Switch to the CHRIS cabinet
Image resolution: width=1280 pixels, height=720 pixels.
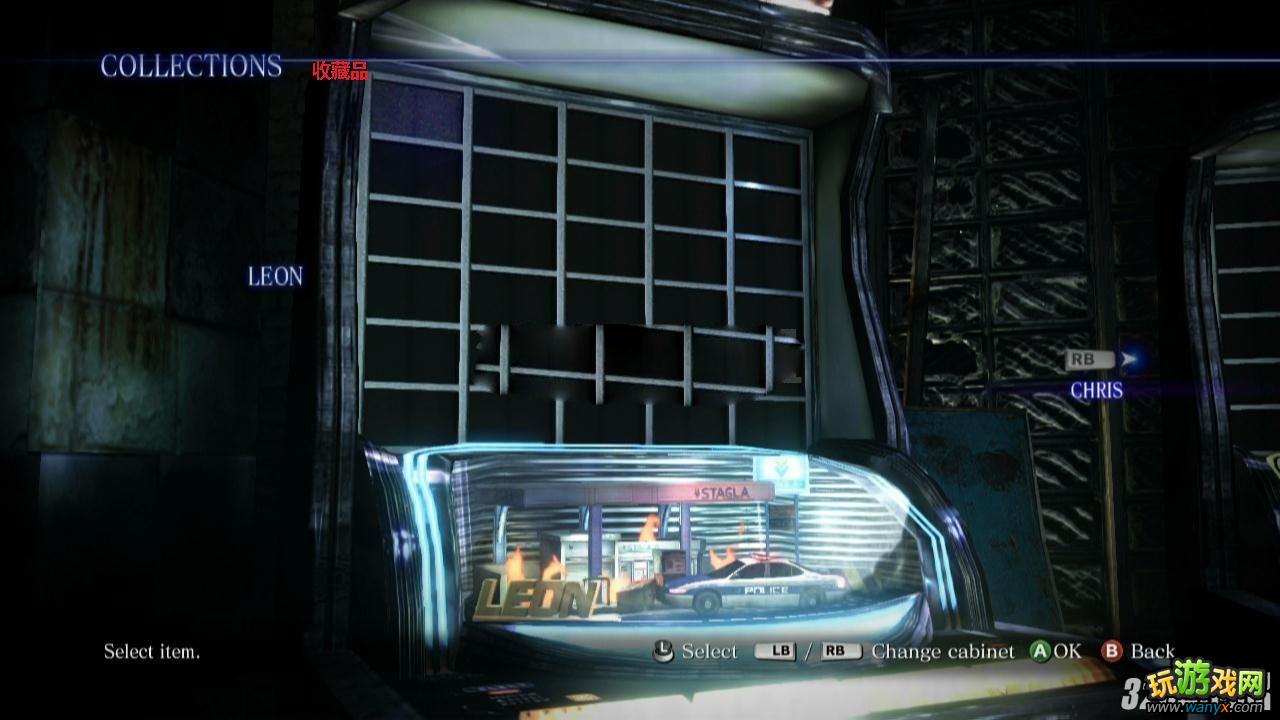[1096, 390]
